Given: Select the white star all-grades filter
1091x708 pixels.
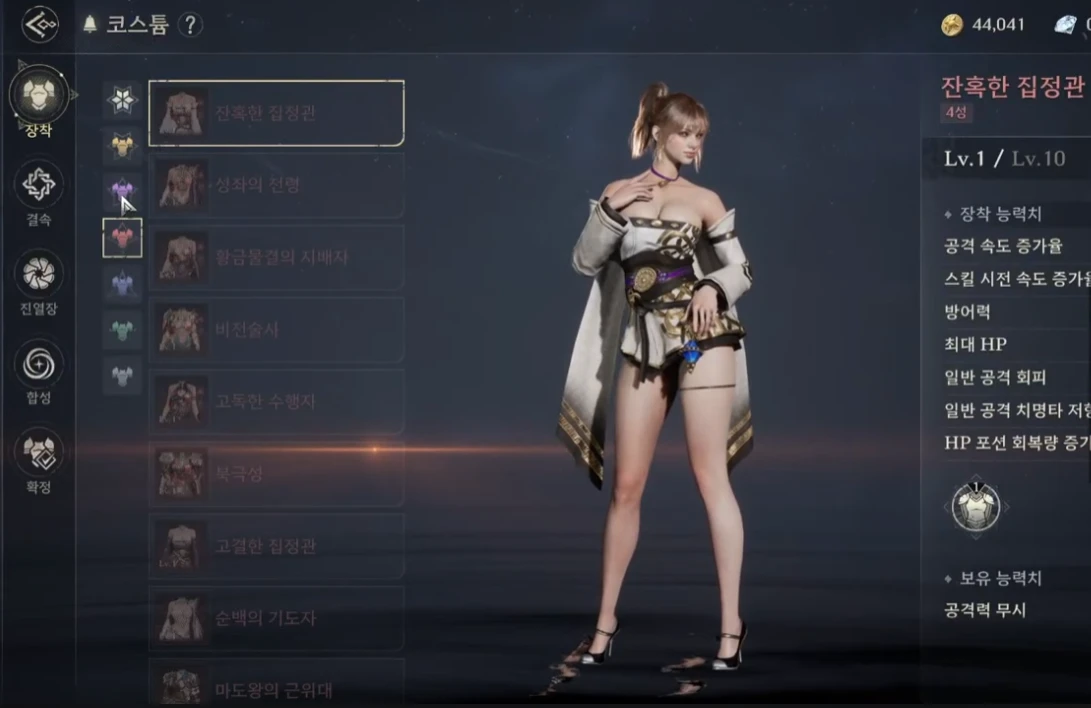Looking at the screenshot, I should 122,99.
